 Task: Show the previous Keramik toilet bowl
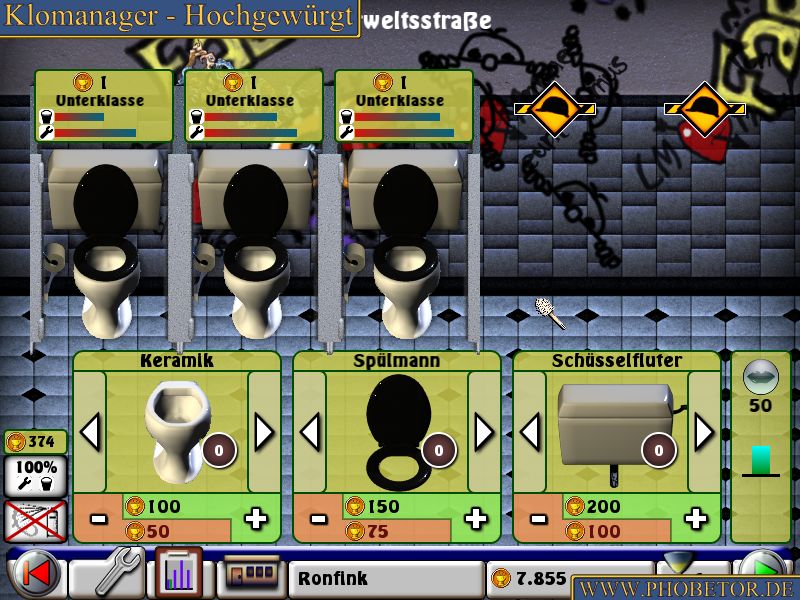coord(91,433)
